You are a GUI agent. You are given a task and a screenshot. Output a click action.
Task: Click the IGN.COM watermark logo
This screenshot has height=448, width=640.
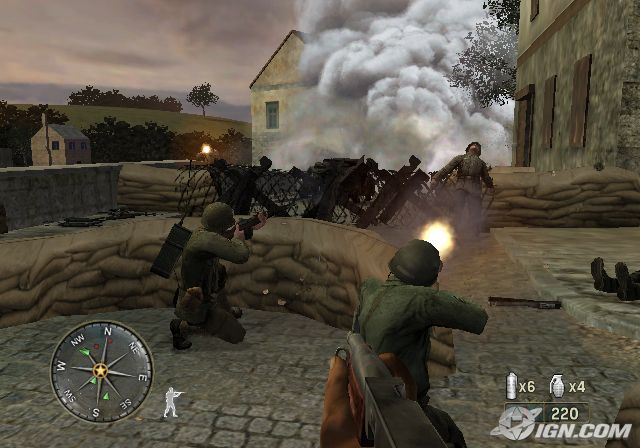563,427
